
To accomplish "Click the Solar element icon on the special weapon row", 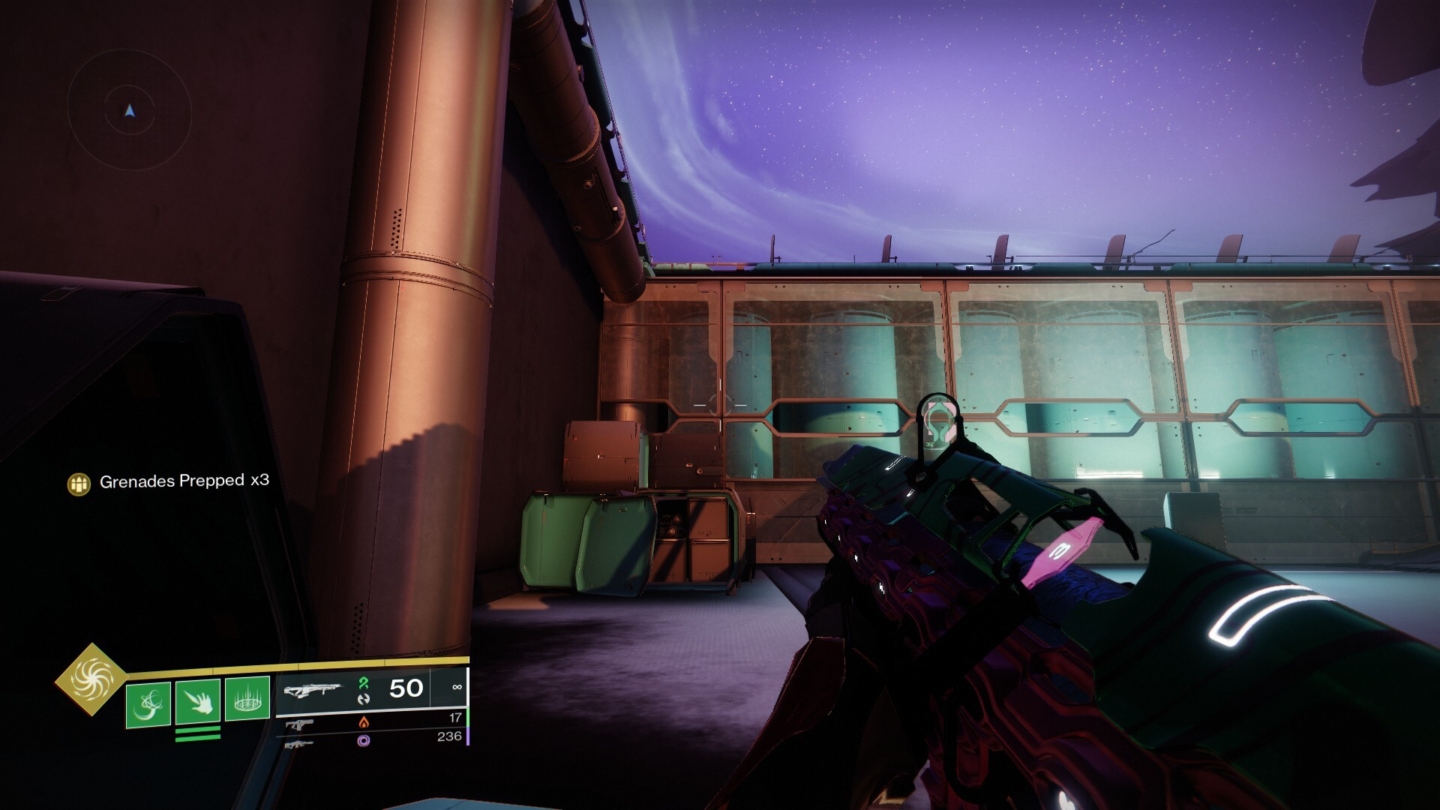I will pos(363,723).
